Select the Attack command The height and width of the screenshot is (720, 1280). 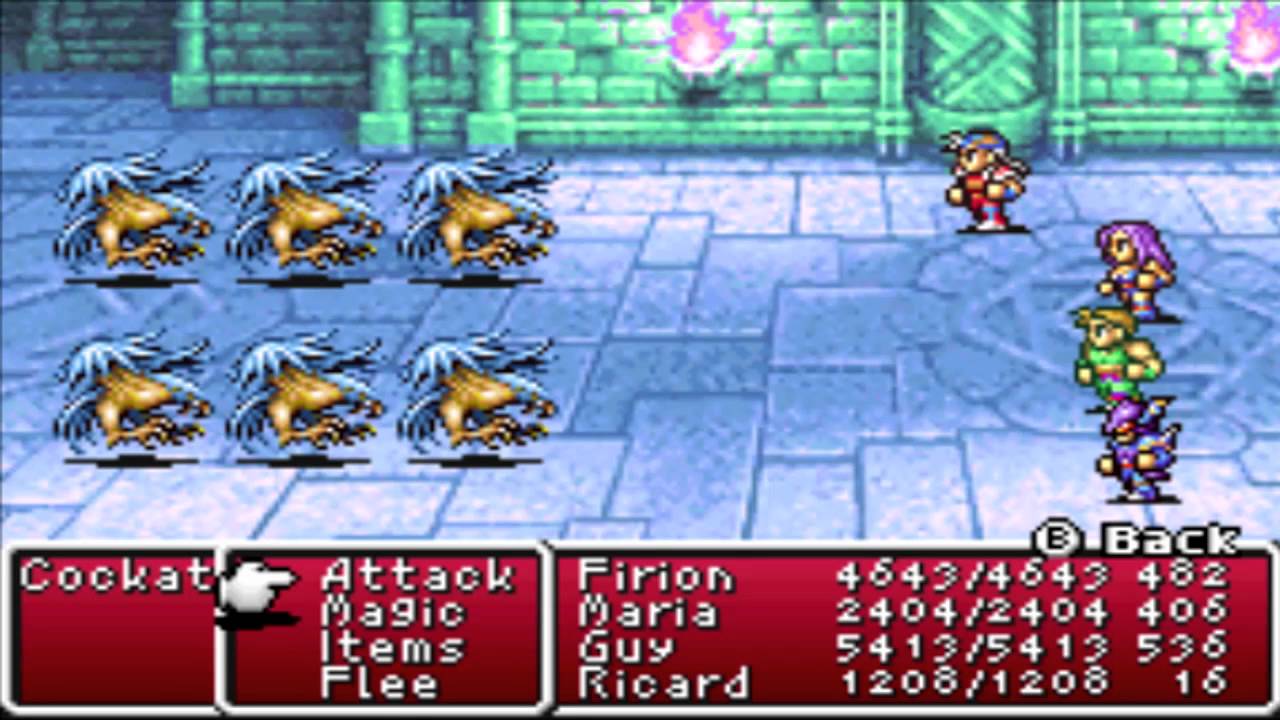coord(415,577)
